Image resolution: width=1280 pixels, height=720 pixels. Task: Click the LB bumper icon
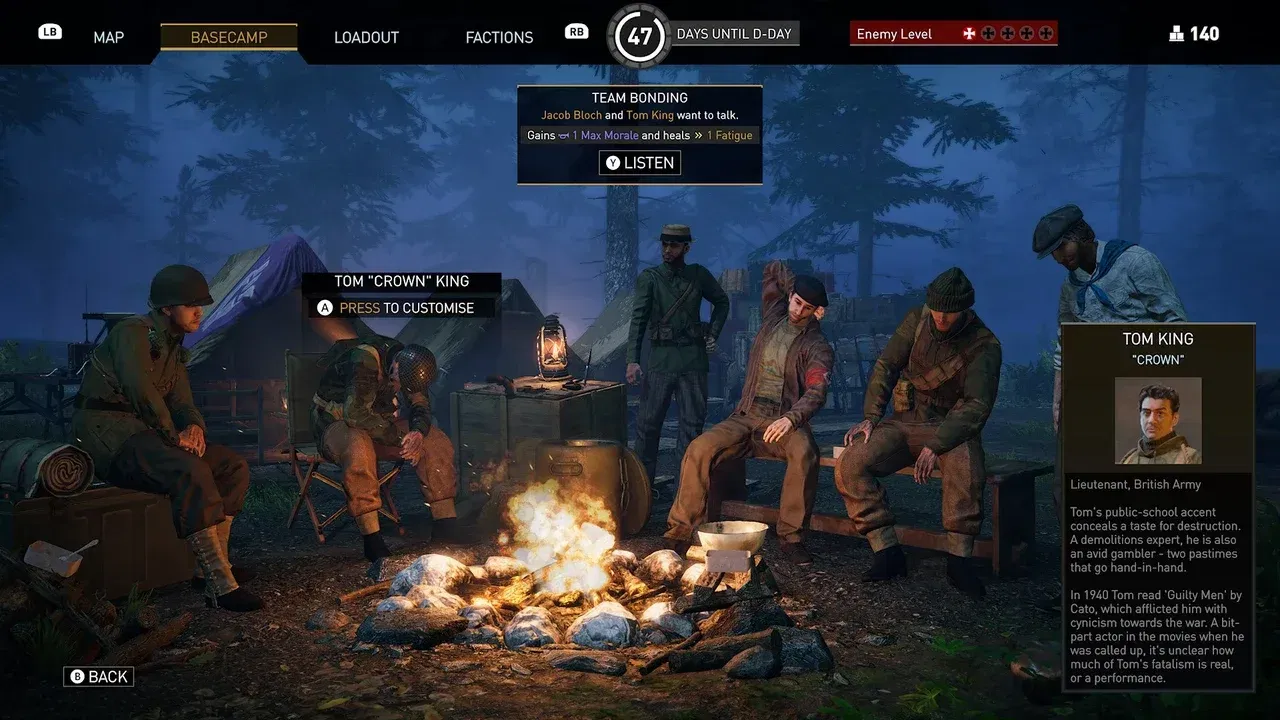click(49, 31)
